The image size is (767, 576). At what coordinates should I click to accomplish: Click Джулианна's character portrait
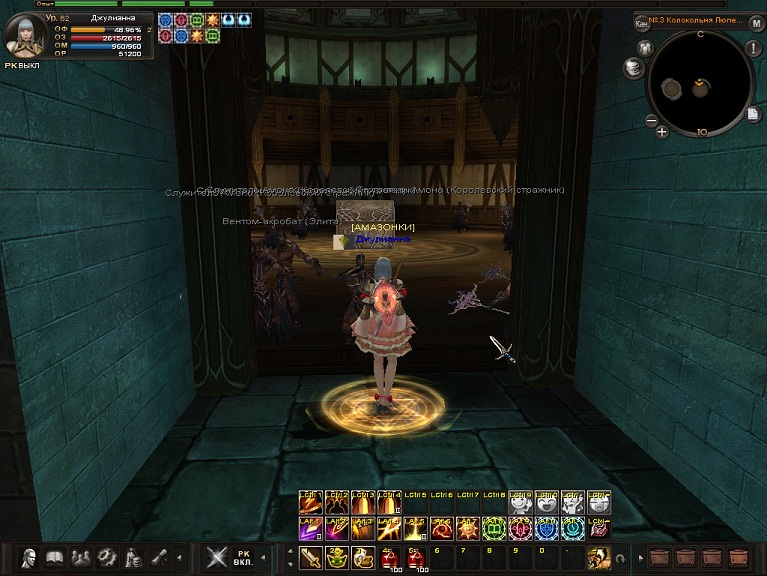pos(24,36)
